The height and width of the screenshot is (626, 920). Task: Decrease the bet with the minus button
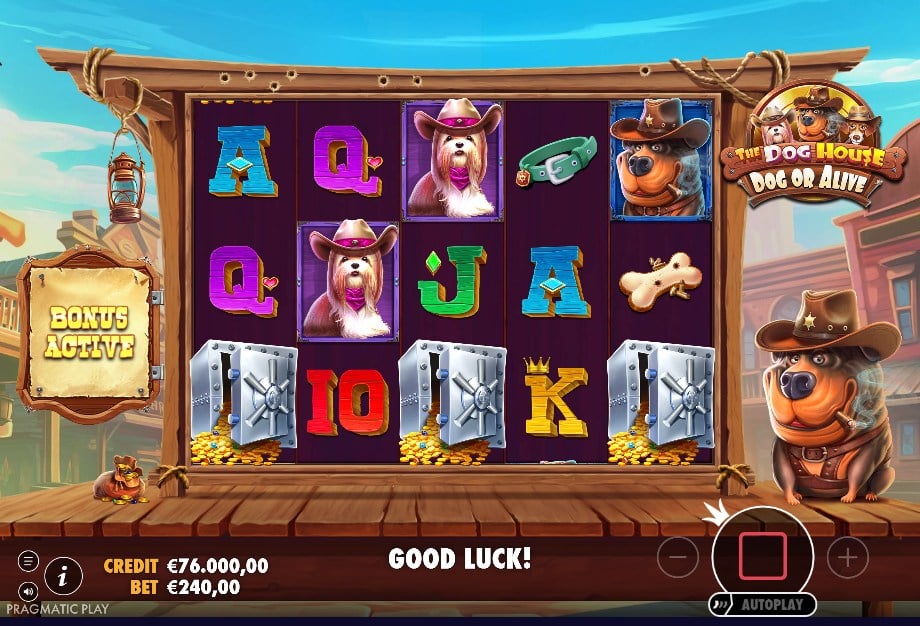point(677,557)
